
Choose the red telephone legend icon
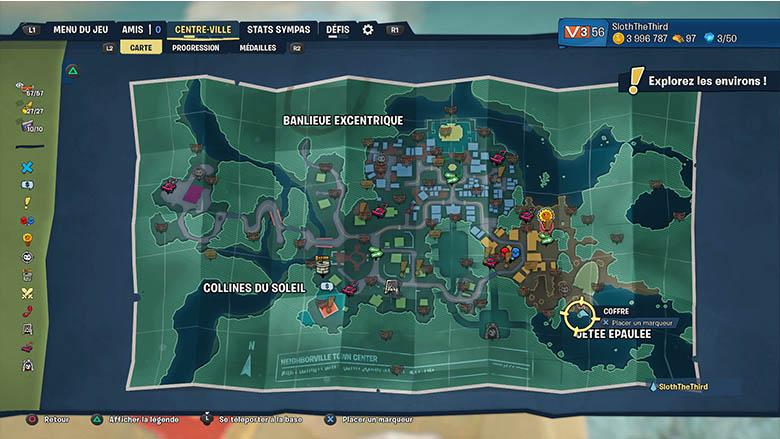[x=27, y=311]
